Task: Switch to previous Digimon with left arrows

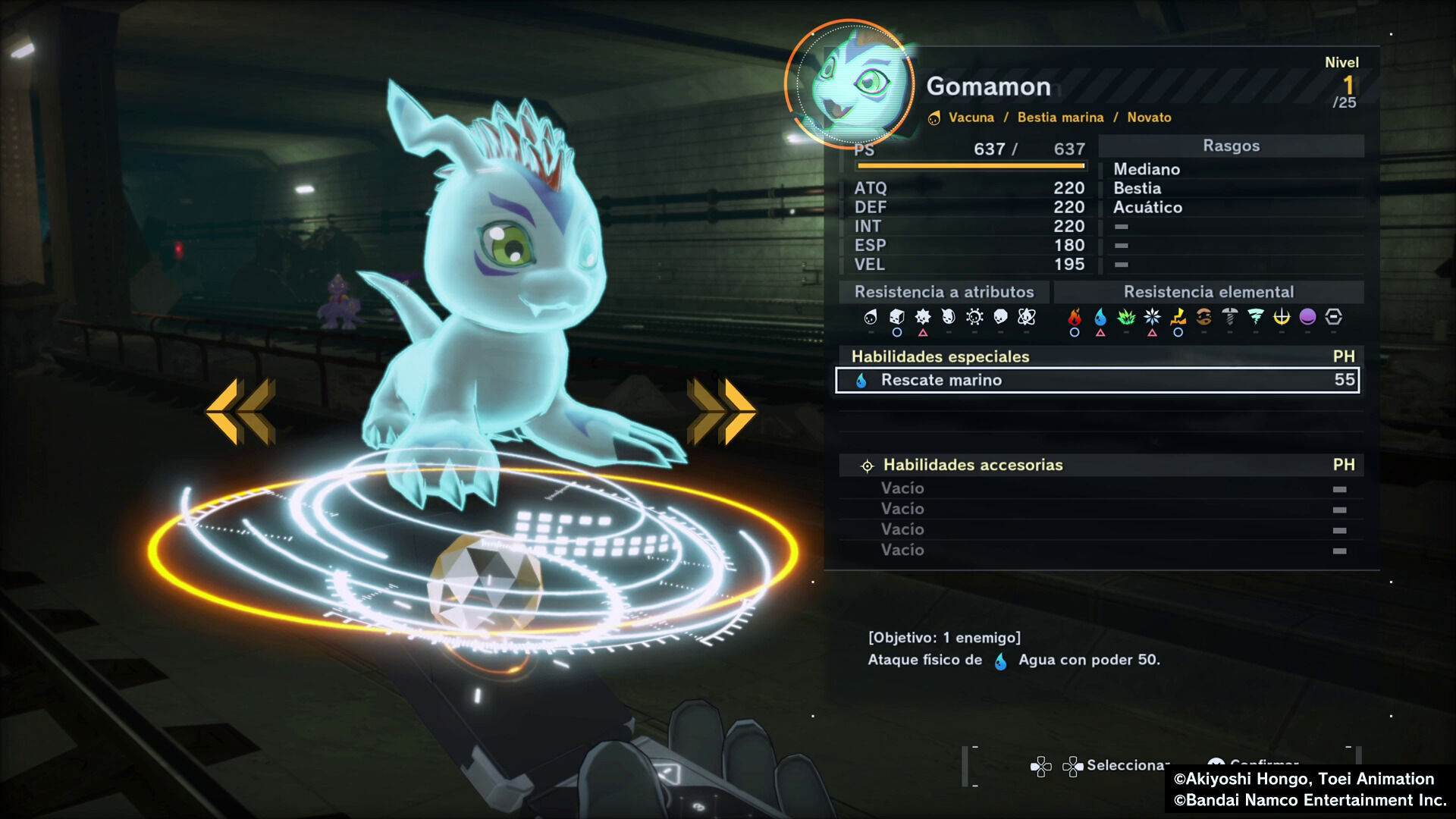Action: click(x=240, y=410)
